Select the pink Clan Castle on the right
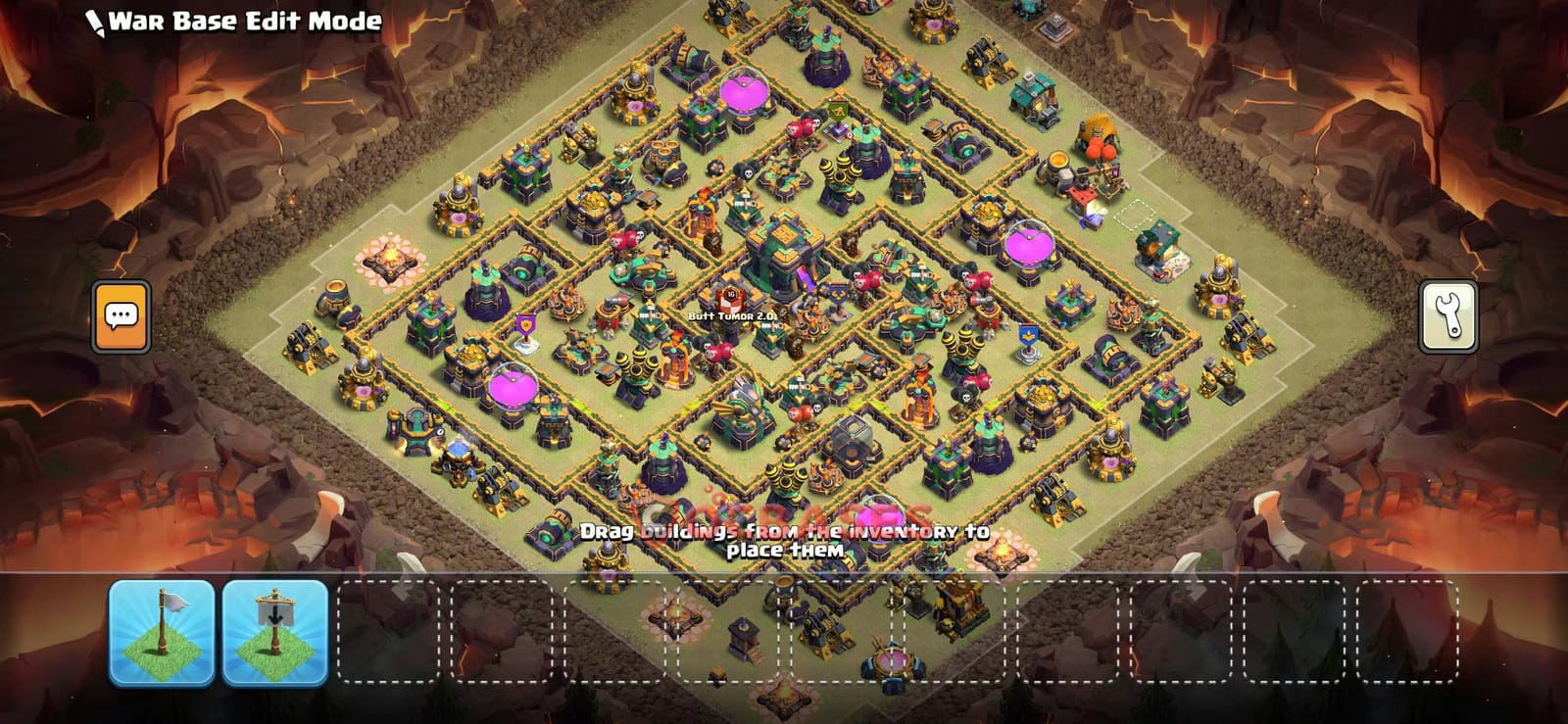 click(1030, 245)
